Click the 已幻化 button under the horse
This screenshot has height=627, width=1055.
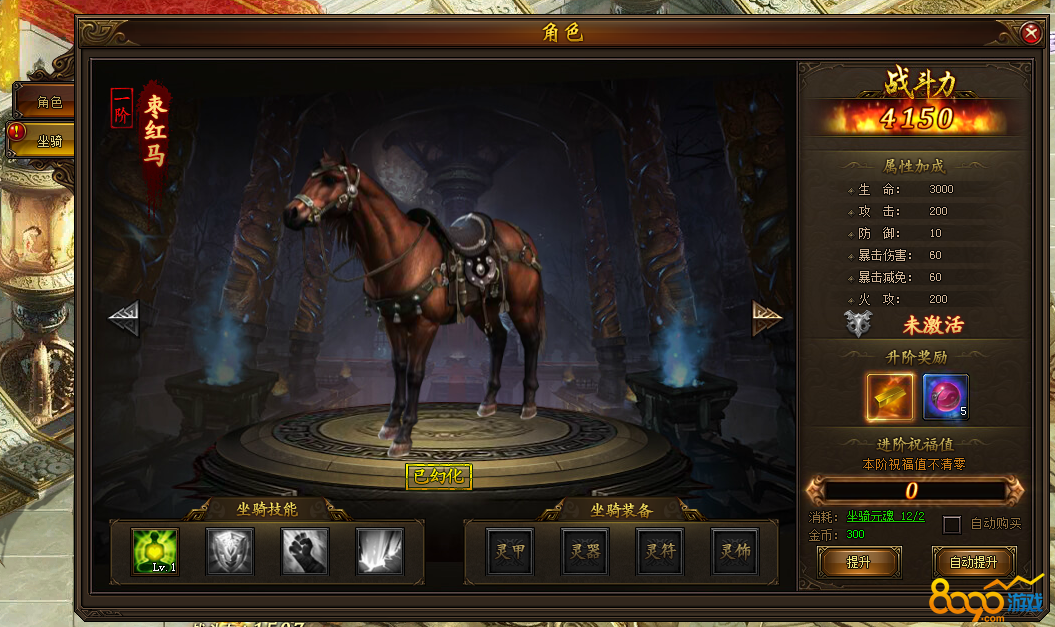(x=439, y=476)
